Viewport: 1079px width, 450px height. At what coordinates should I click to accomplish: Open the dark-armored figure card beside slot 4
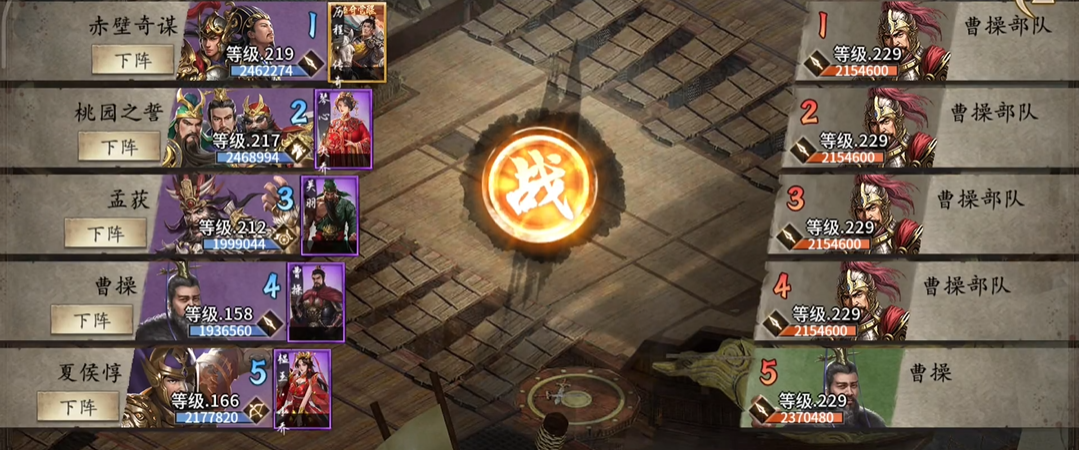click(315, 302)
